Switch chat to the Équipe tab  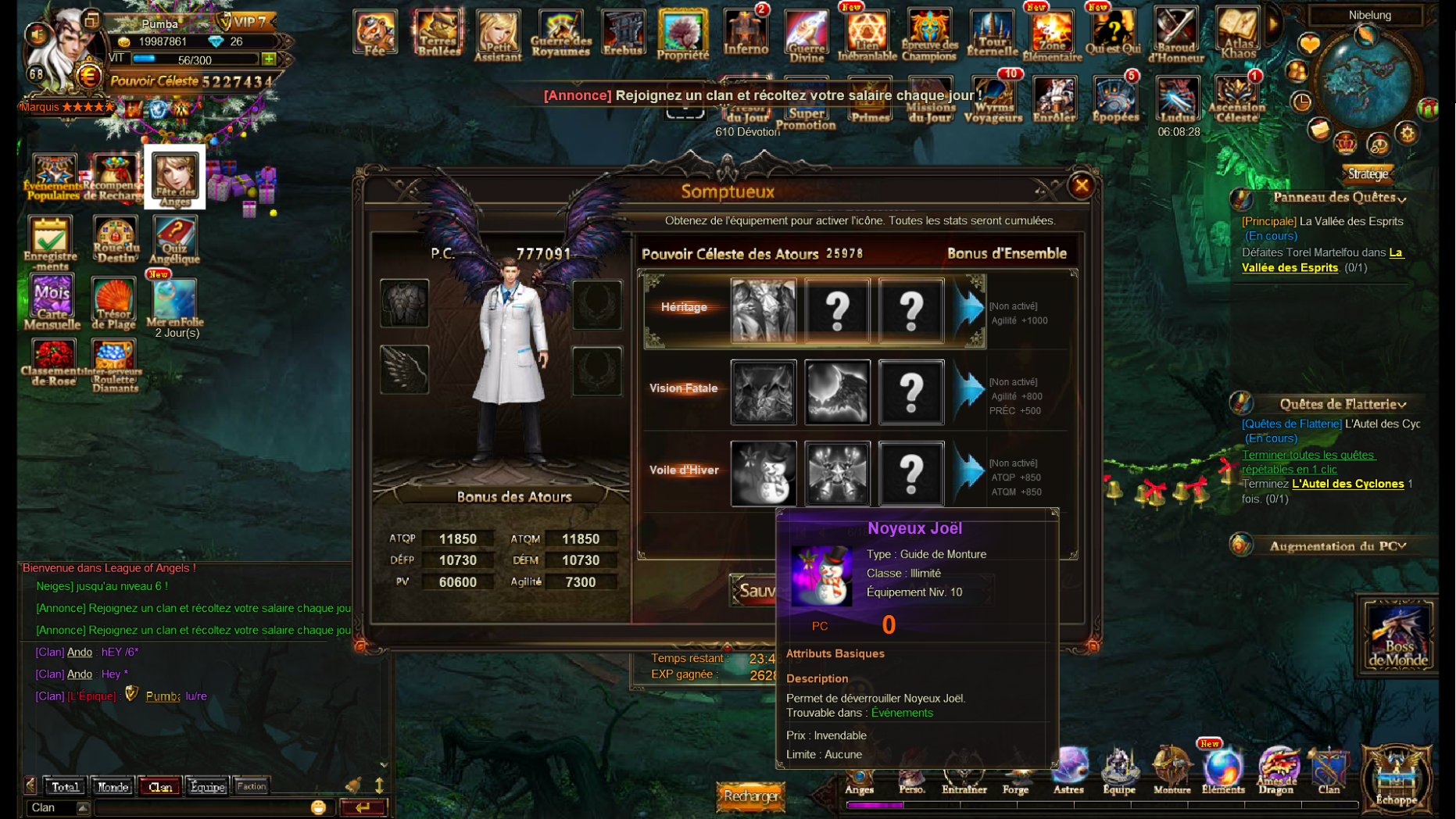click(206, 786)
